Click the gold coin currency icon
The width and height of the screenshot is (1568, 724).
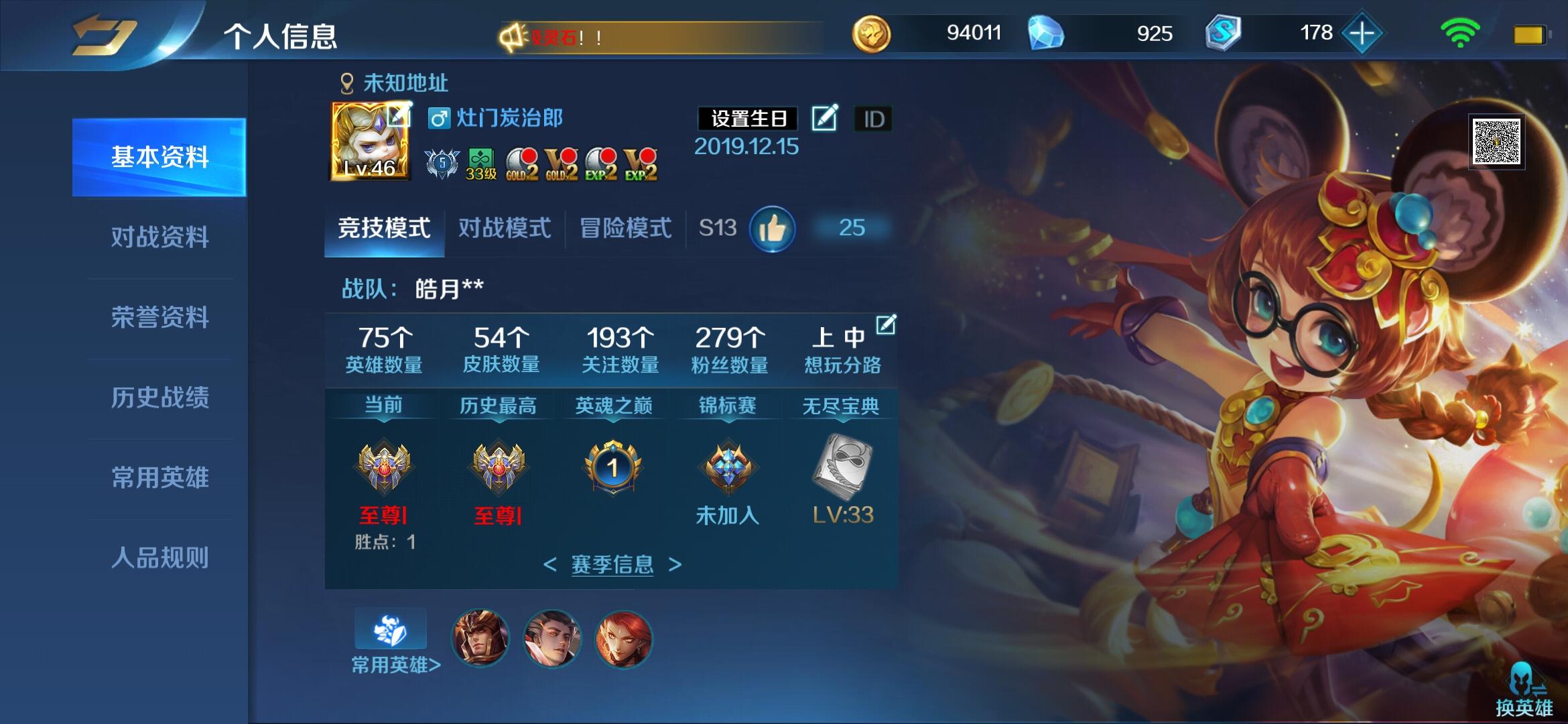(x=871, y=32)
